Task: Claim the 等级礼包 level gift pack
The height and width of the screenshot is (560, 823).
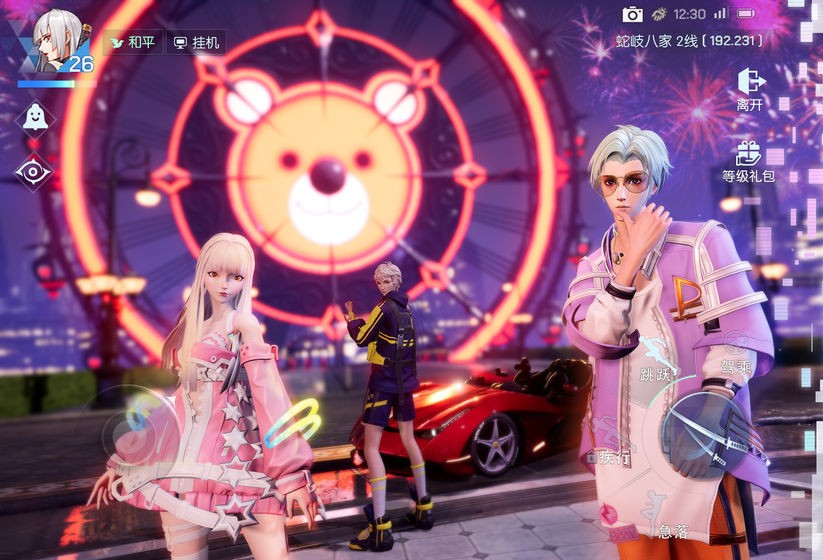Action: pos(748,161)
